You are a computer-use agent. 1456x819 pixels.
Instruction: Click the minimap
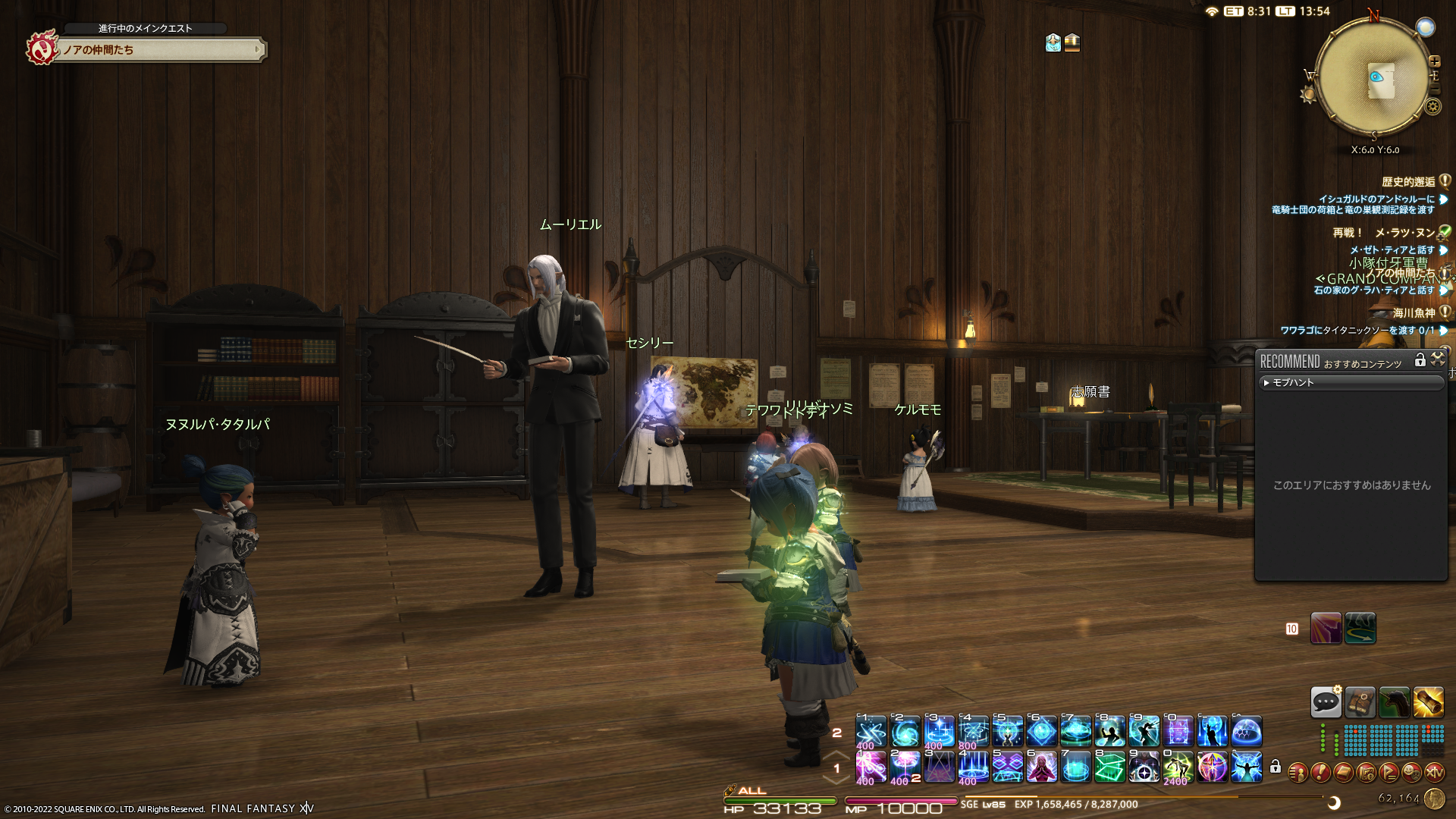[1374, 77]
